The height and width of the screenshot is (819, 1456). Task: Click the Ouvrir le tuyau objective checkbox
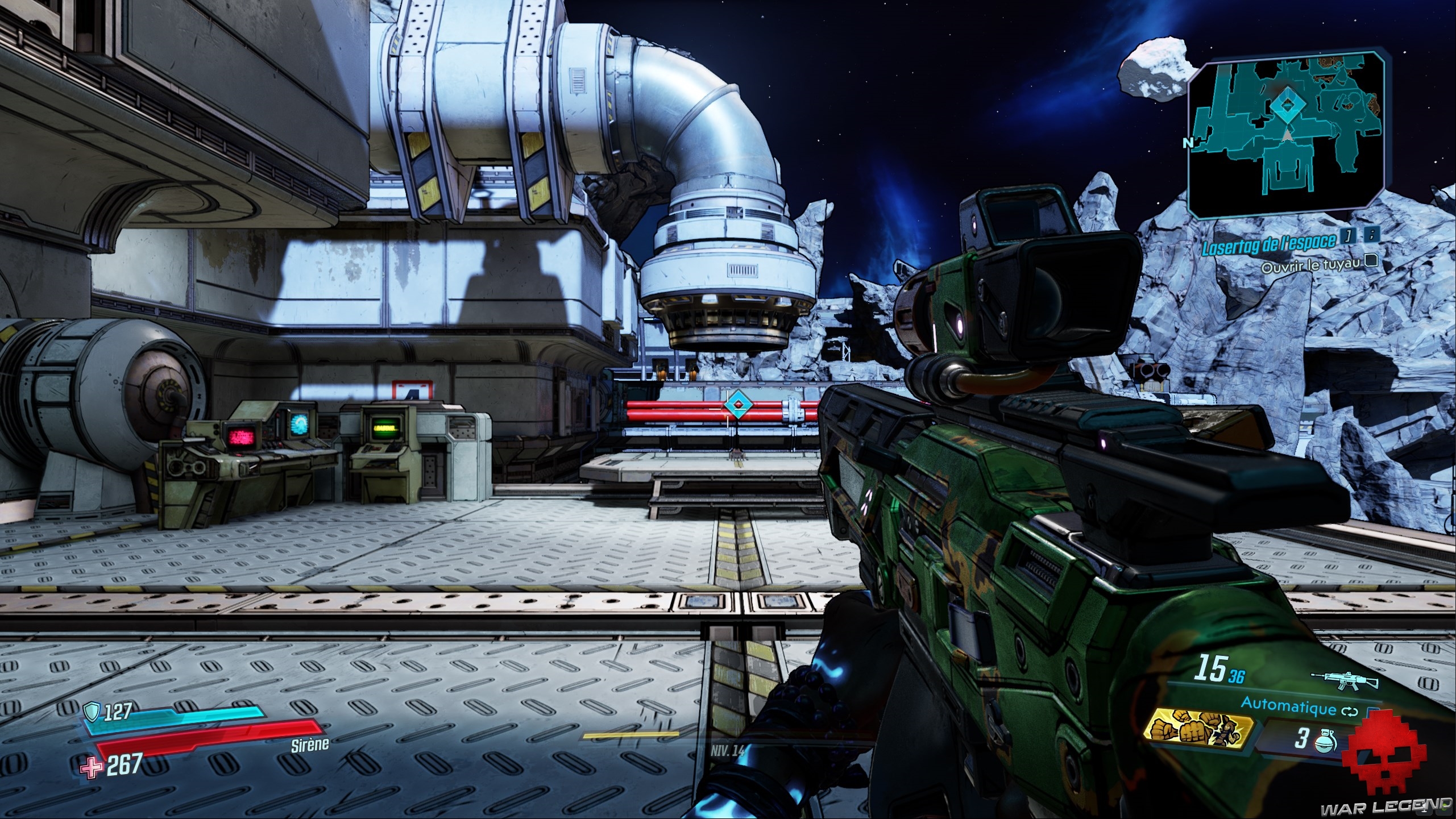pos(1371,261)
